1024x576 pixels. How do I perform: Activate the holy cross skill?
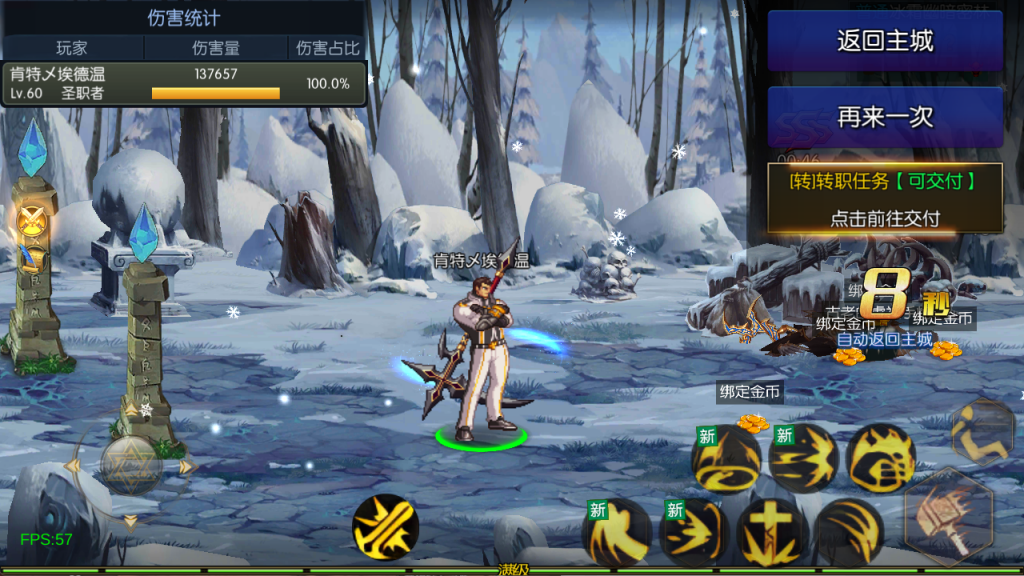click(x=772, y=532)
